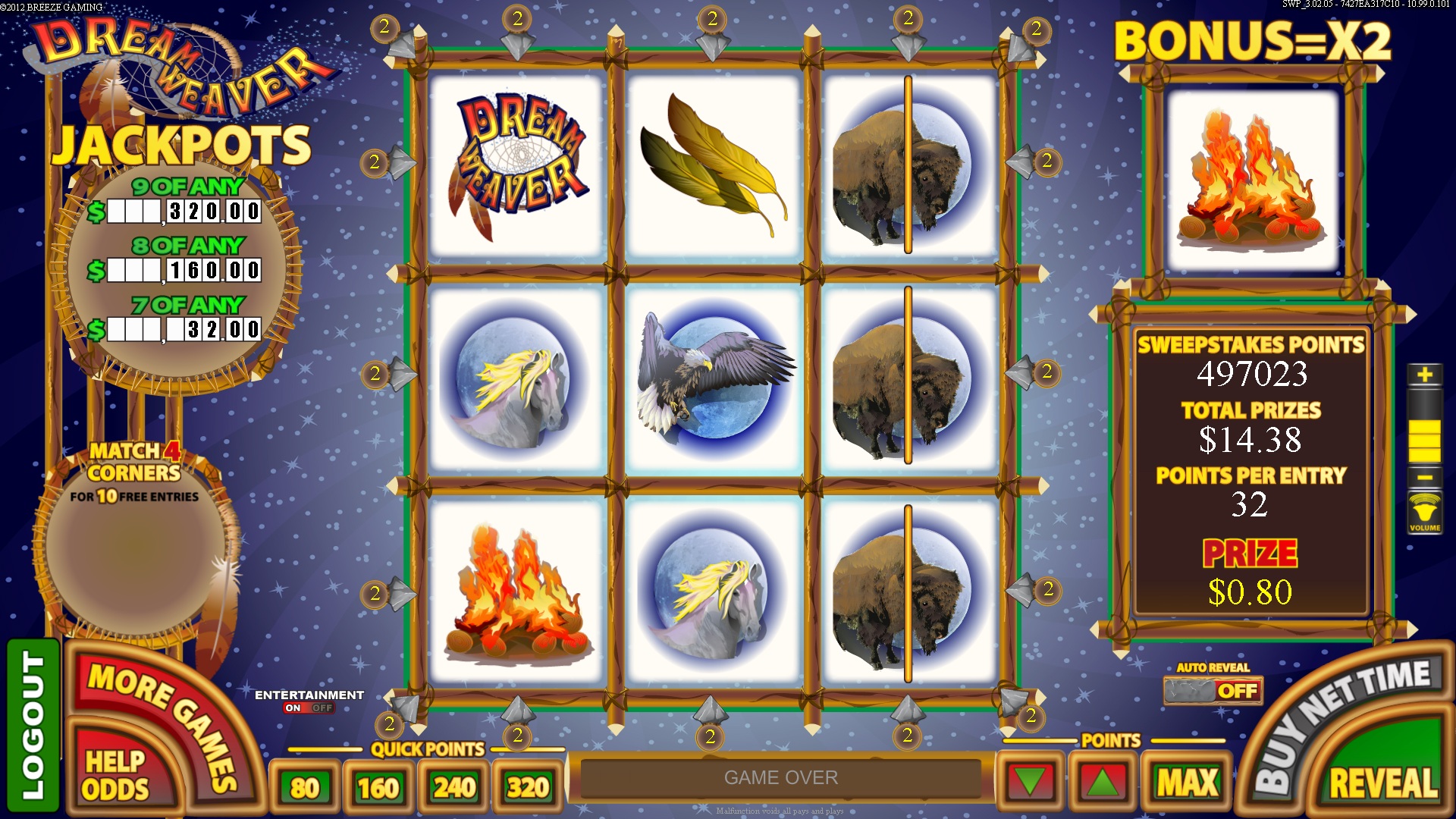Screen dimensions: 1456x819
Task: Turn Entertainment mode ON
Action: [294, 708]
